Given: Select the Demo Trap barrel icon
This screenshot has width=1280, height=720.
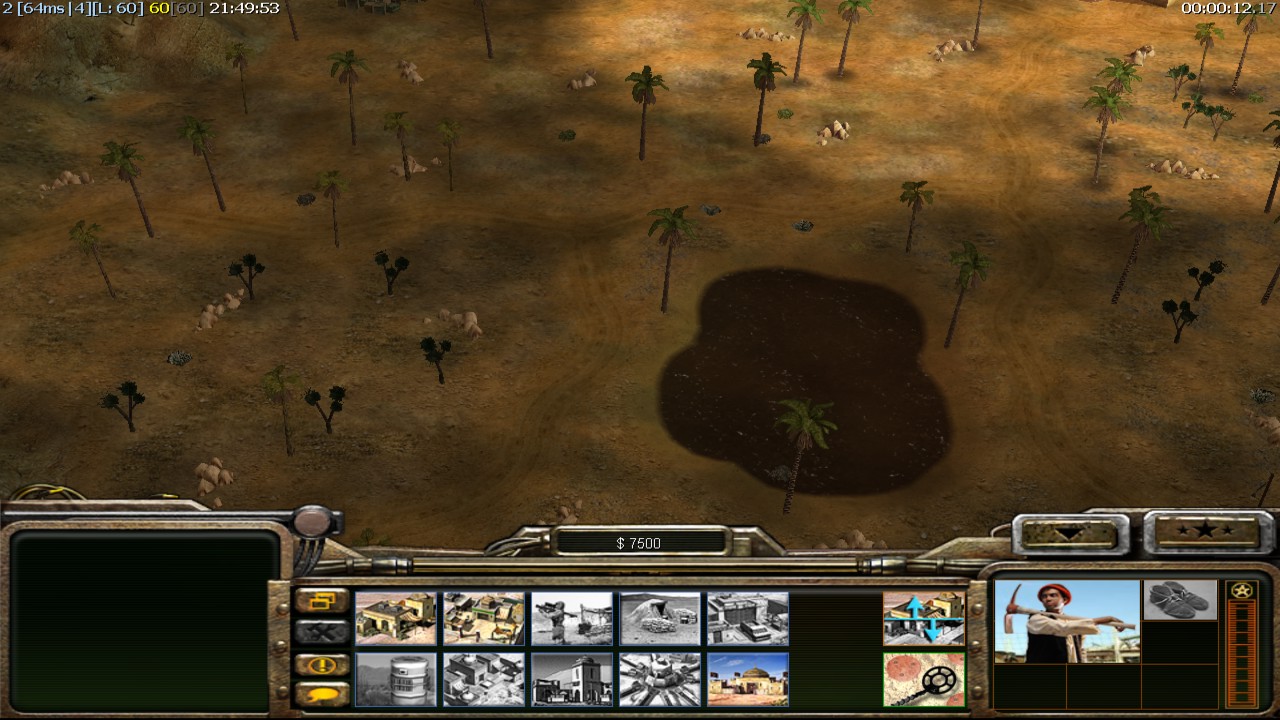Looking at the screenshot, I should click(395, 679).
